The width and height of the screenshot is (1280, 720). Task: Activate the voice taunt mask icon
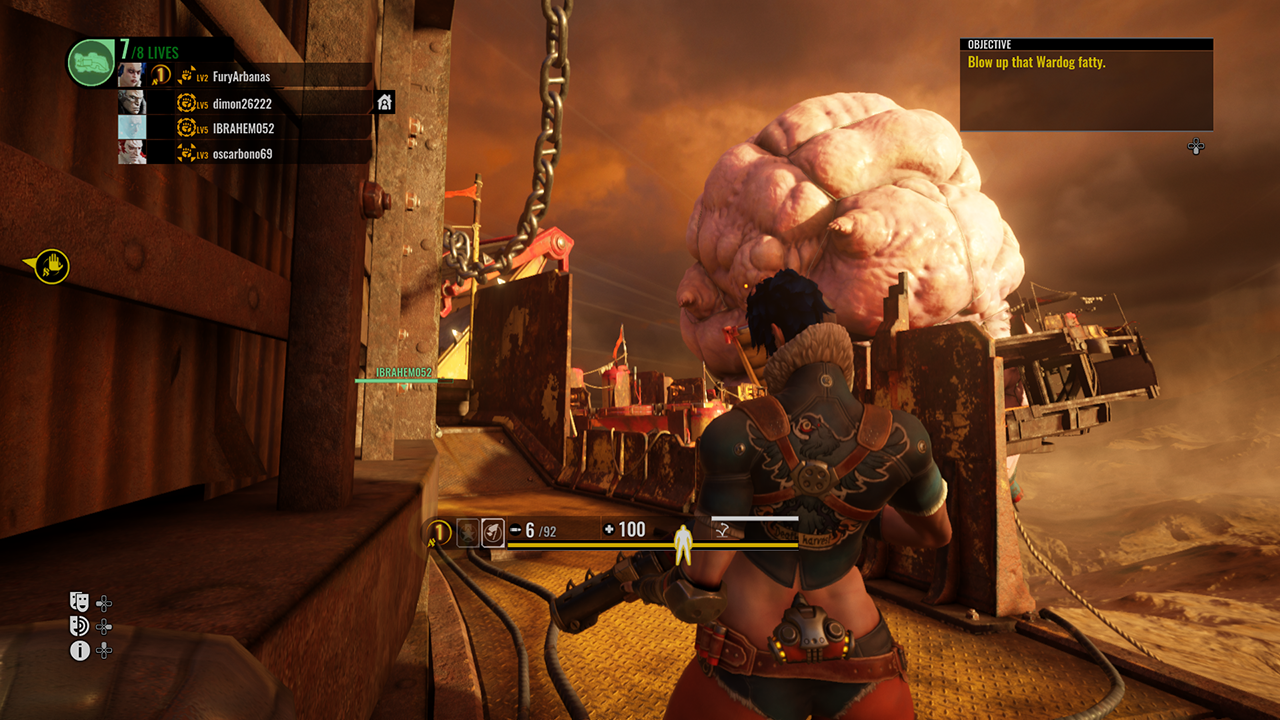click(x=79, y=626)
